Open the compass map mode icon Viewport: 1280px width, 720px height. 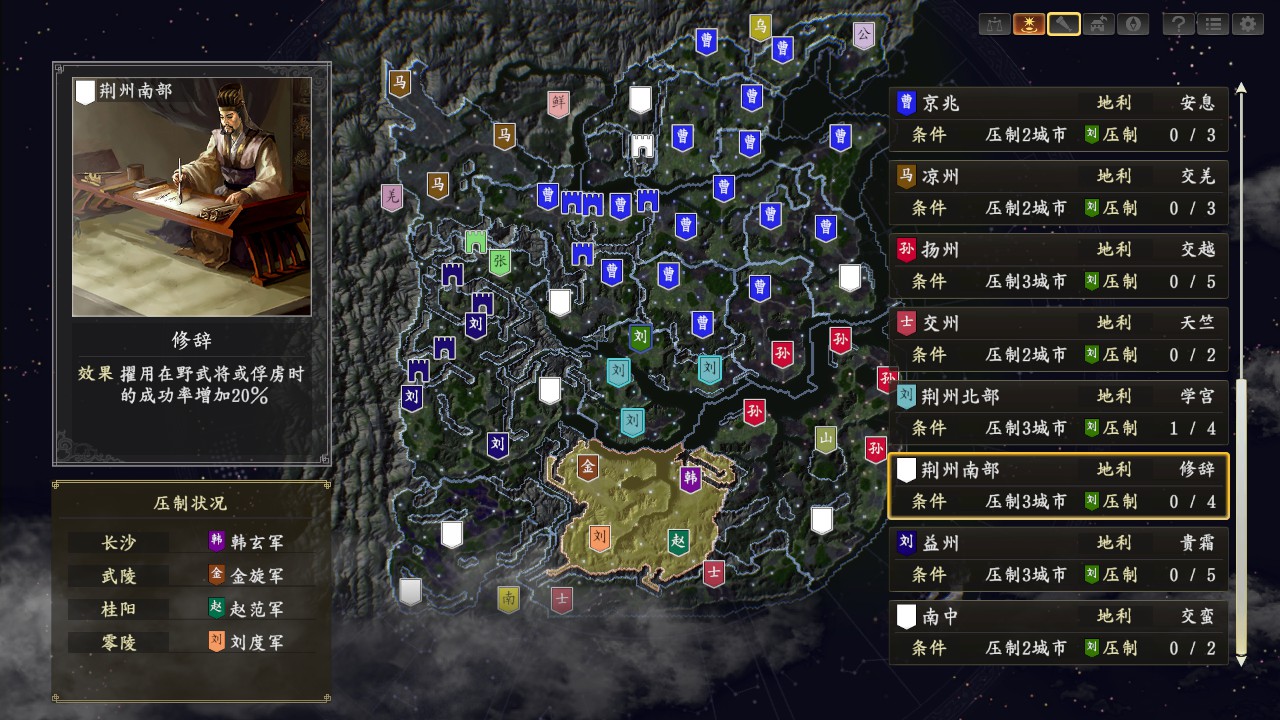click(x=1132, y=25)
